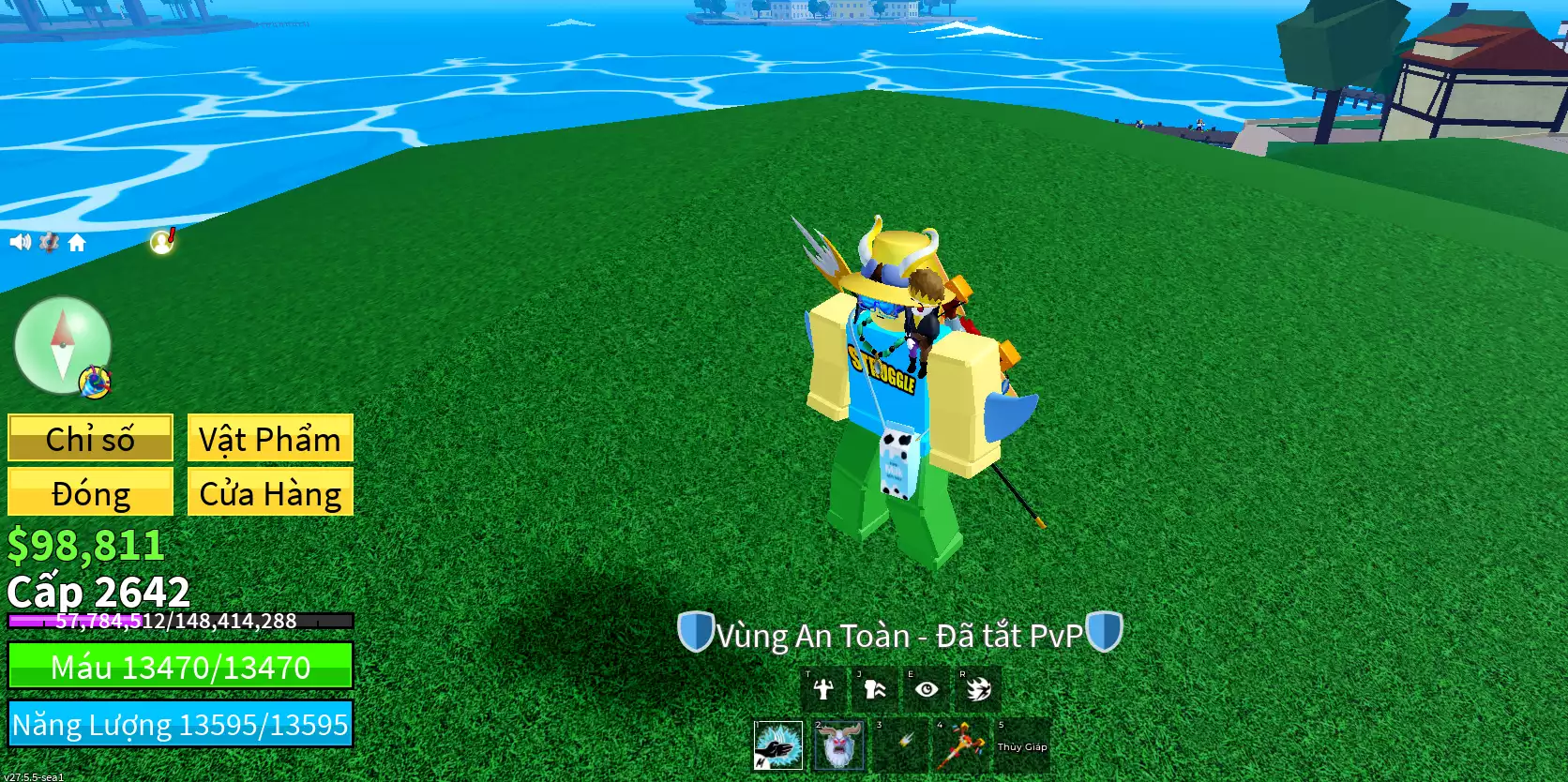Click the white home icon
This screenshot has width=1568, height=782.
coord(77,244)
